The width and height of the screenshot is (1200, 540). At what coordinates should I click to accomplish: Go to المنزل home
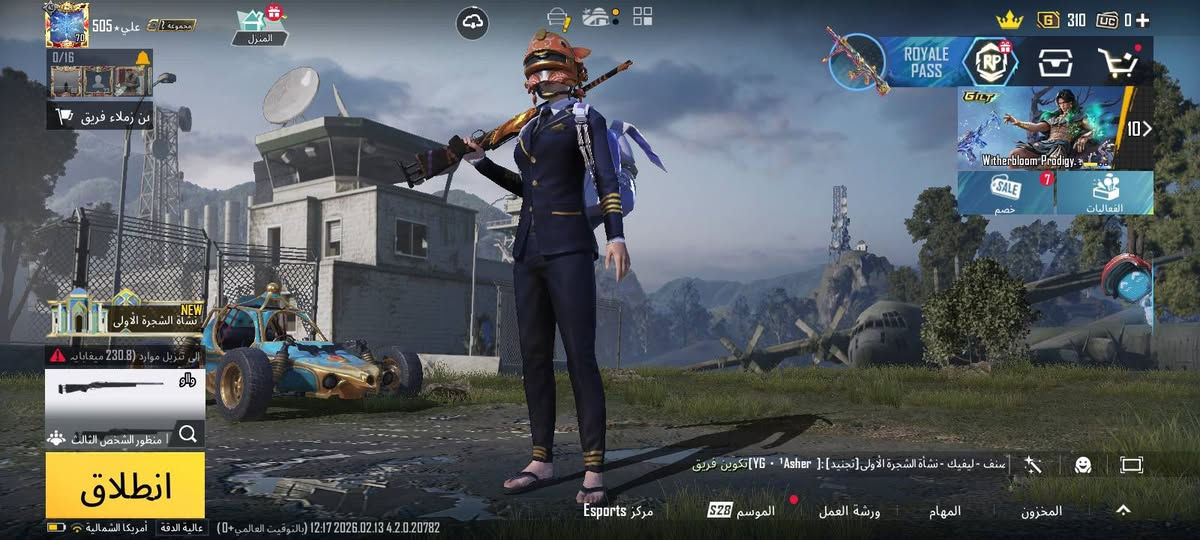[260, 27]
